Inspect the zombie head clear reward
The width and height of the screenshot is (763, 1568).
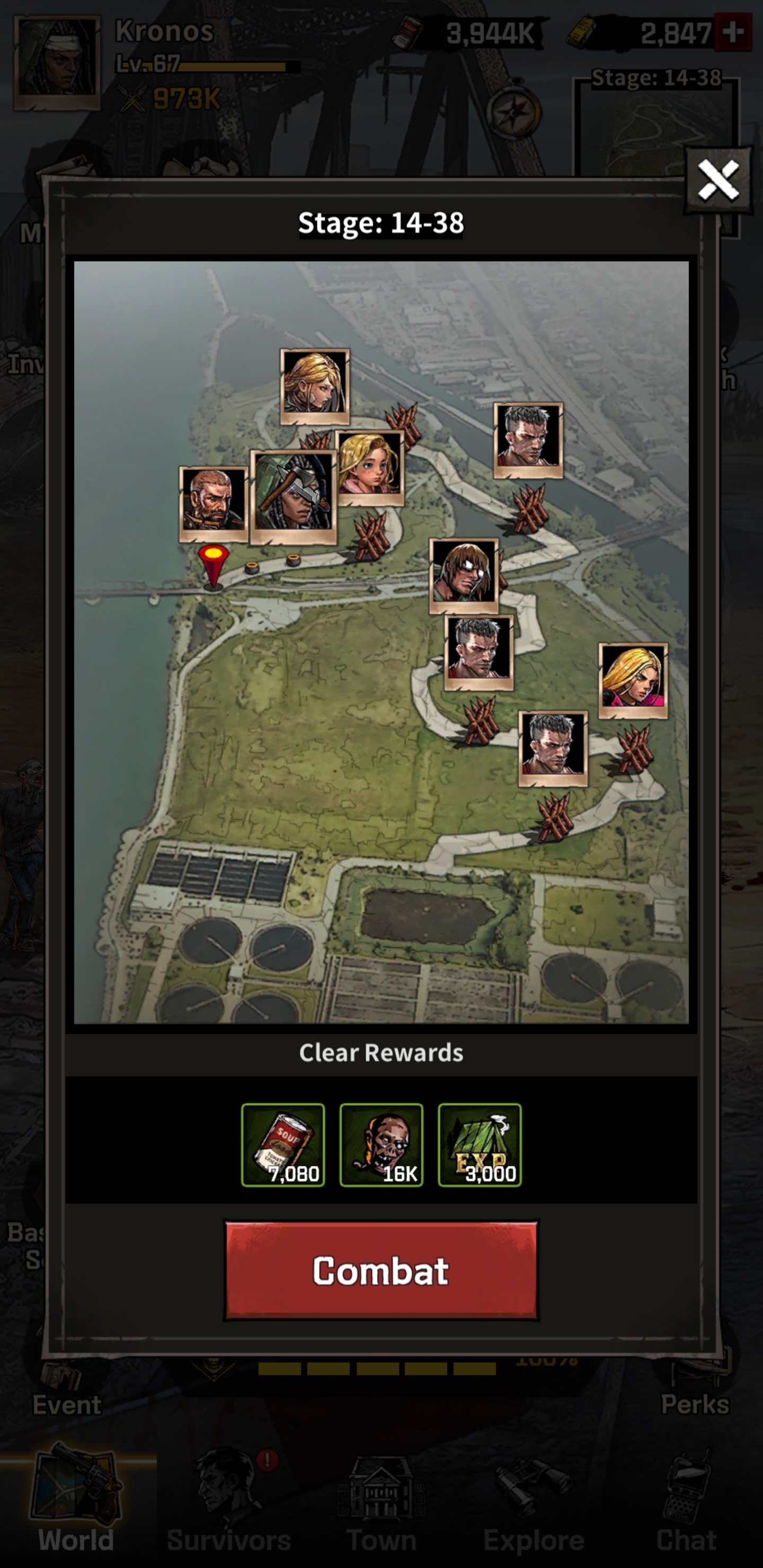coord(380,1145)
